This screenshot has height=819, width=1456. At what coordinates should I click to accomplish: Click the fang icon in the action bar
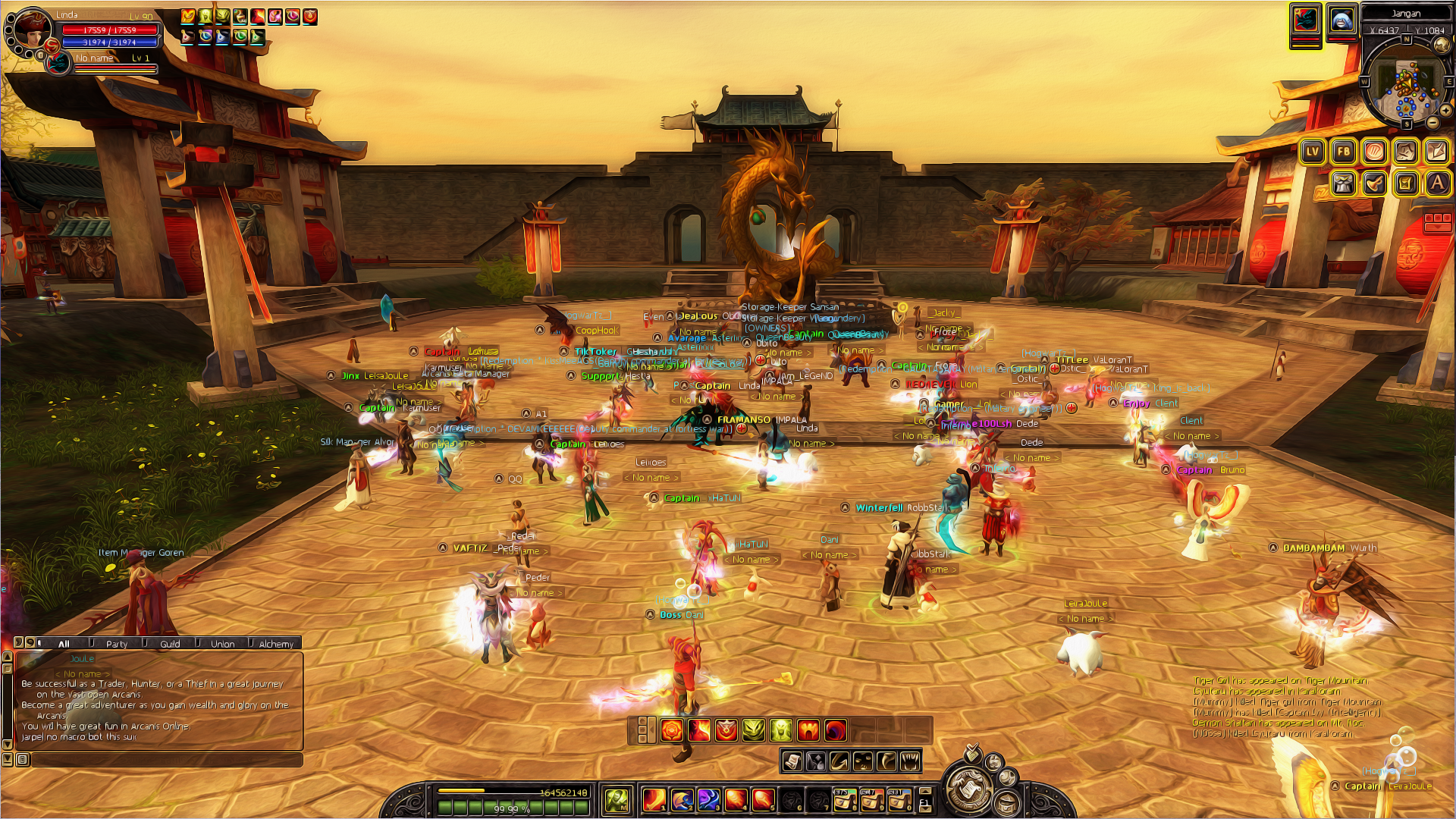(910, 761)
